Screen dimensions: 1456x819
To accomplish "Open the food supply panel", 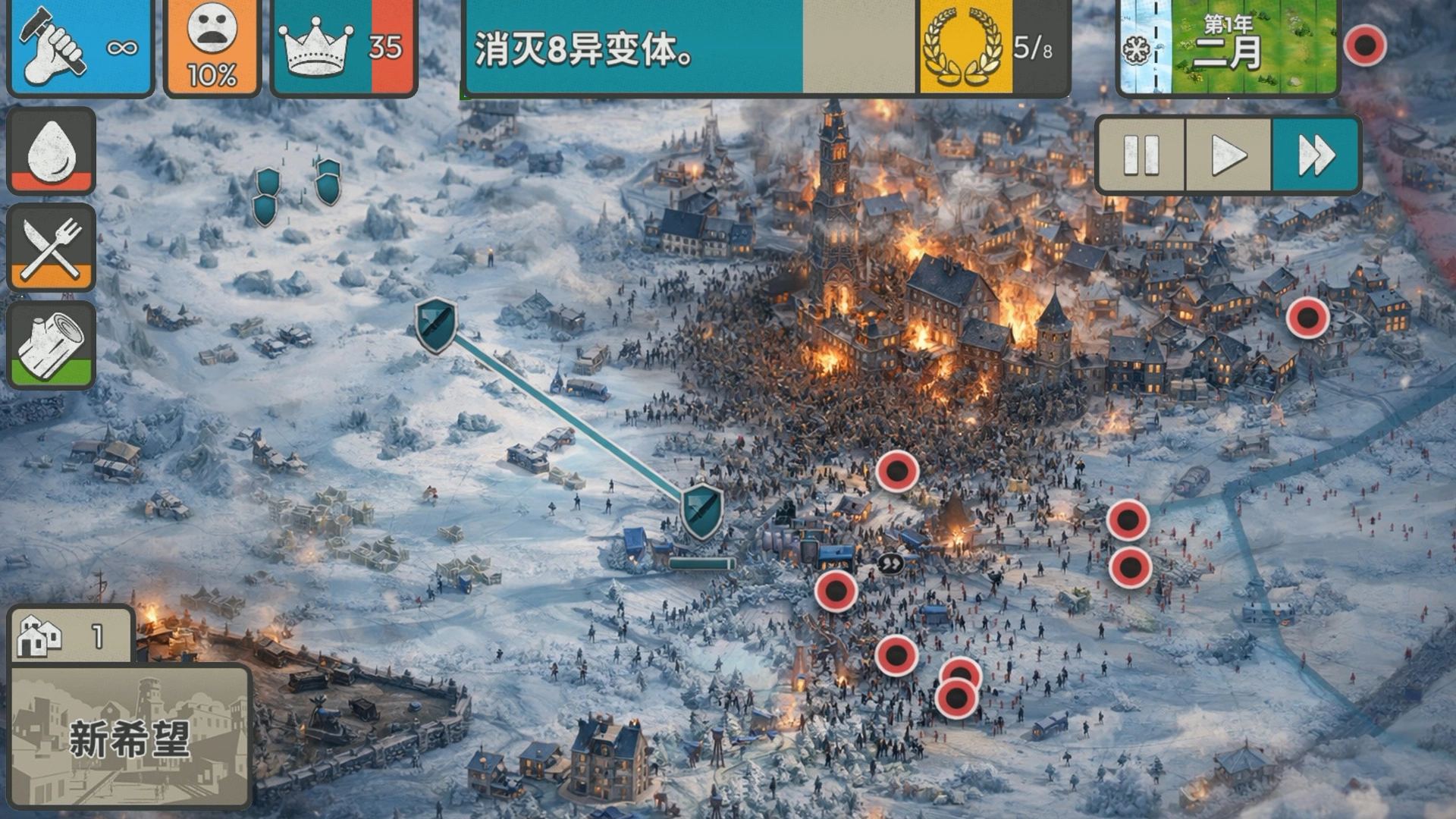I will pos(50,246).
